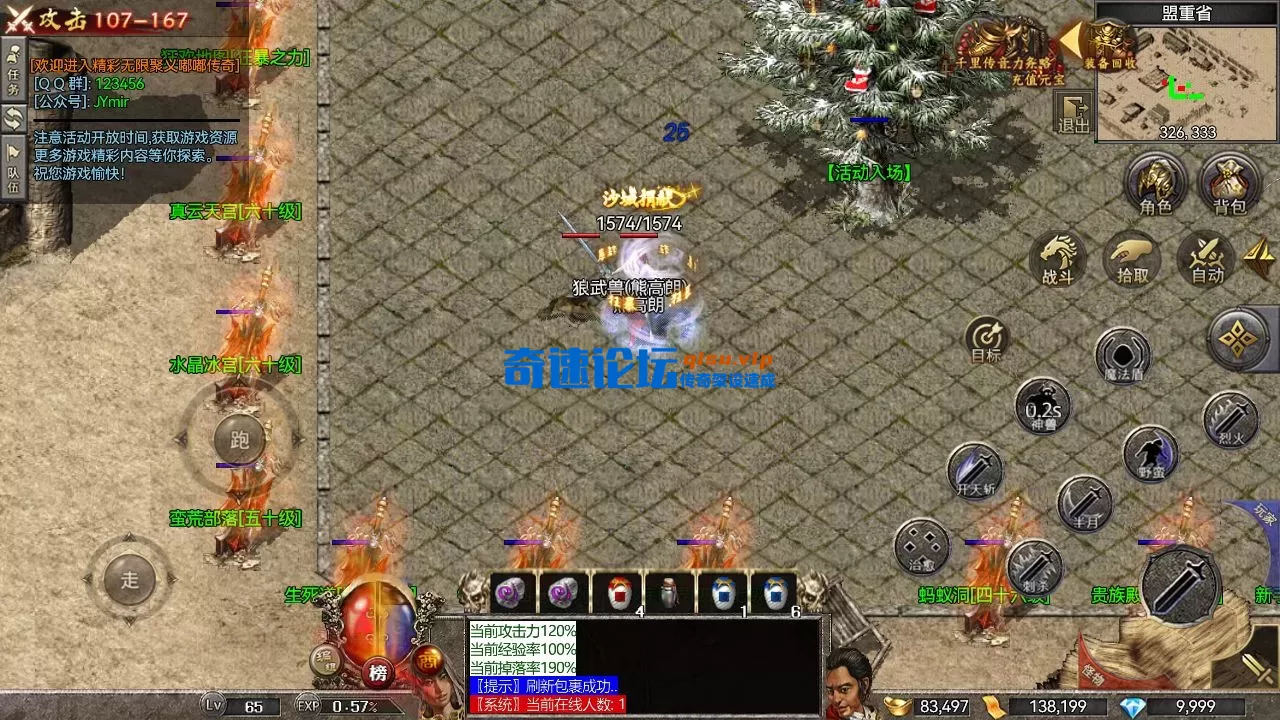This screenshot has height=720, width=1280.
Task: Click the 拾取 (pickup) icon
Action: (1130, 262)
